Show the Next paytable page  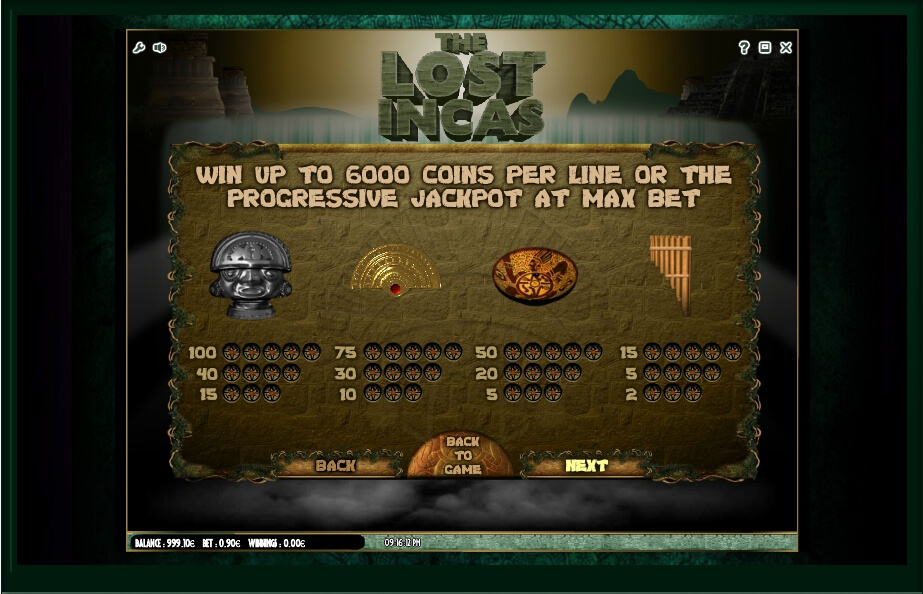[586, 465]
